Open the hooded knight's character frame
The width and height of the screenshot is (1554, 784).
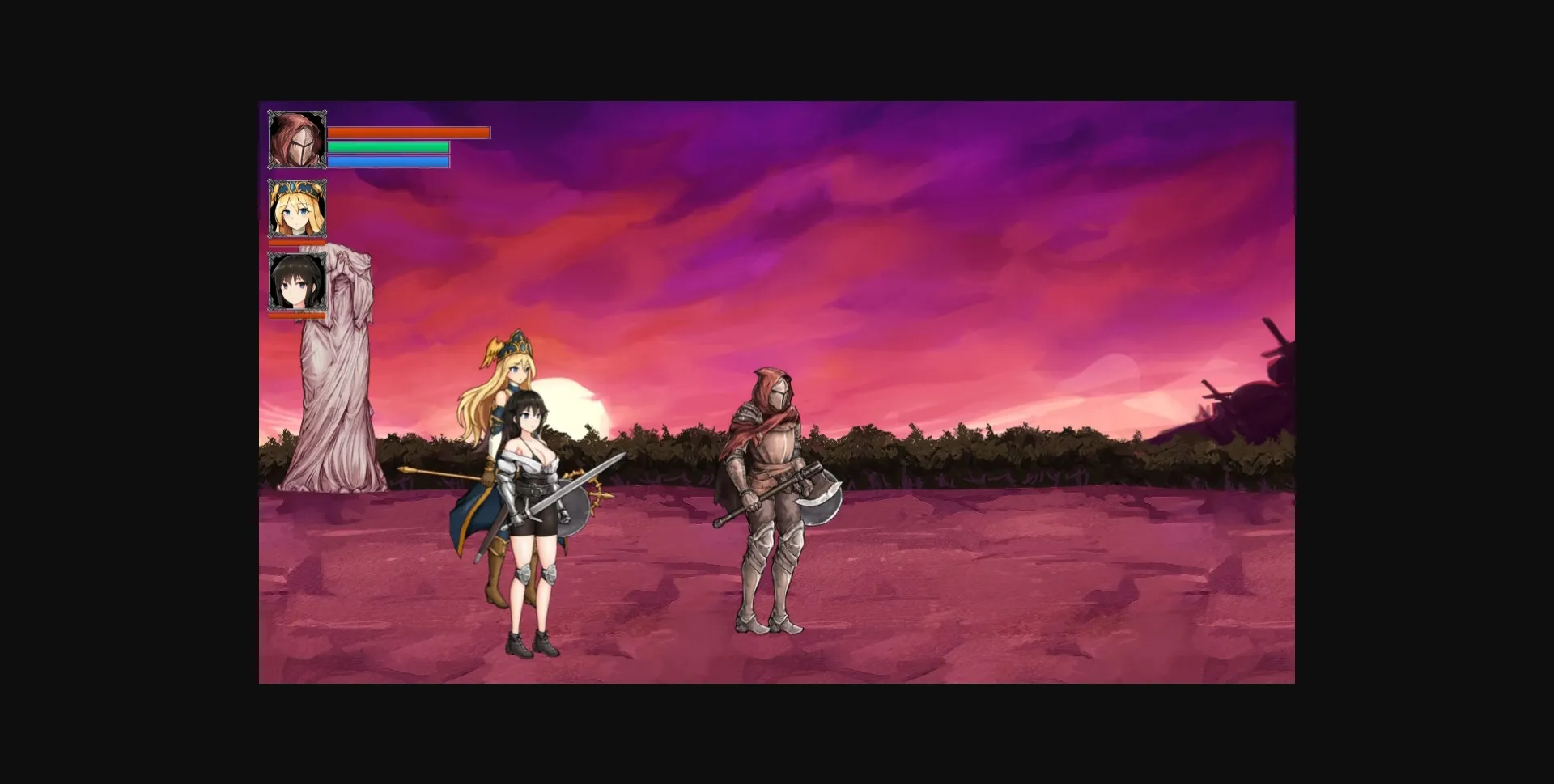click(298, 139)
